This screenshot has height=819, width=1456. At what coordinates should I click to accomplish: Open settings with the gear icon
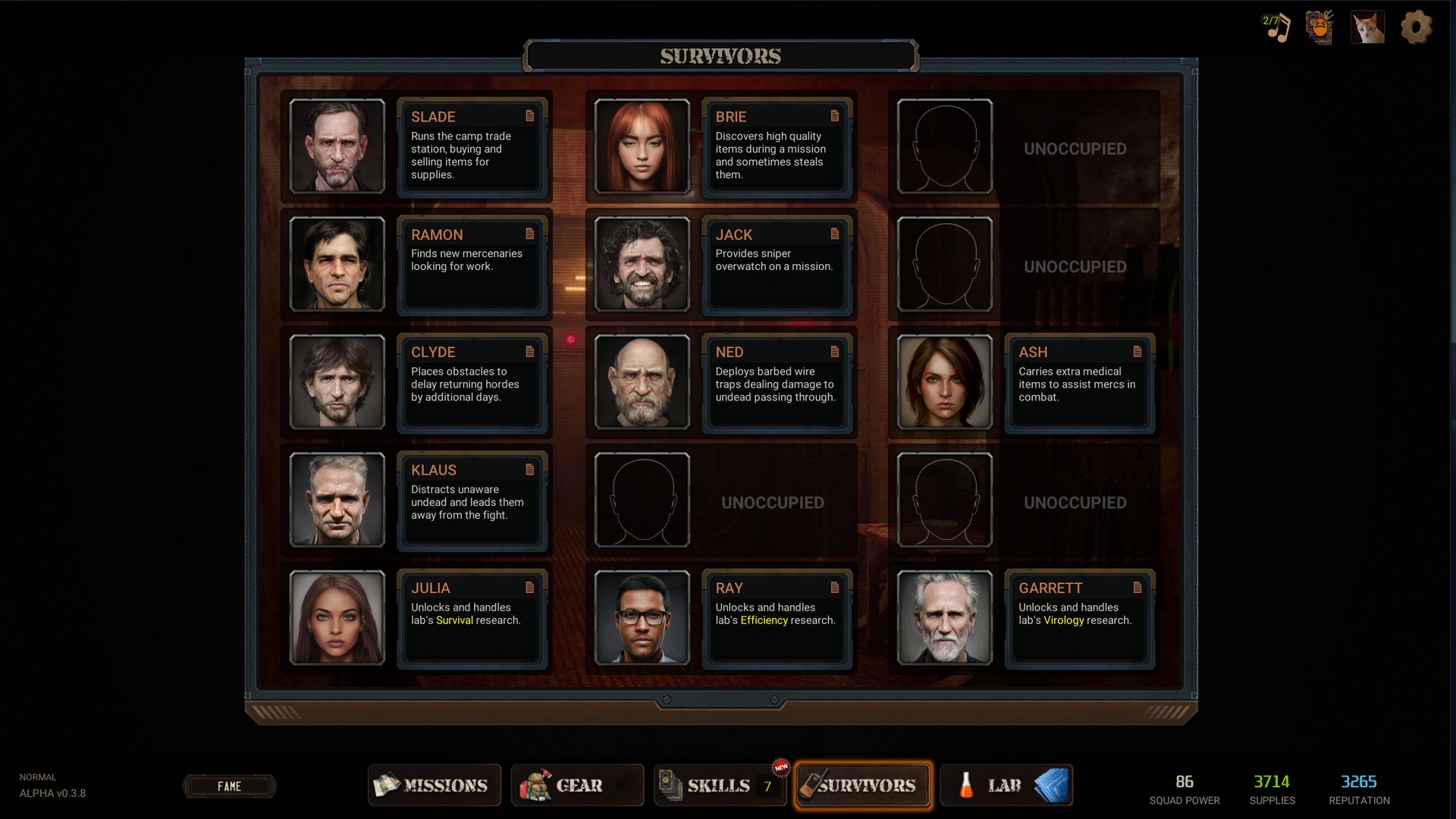(x=1415, y=28)
